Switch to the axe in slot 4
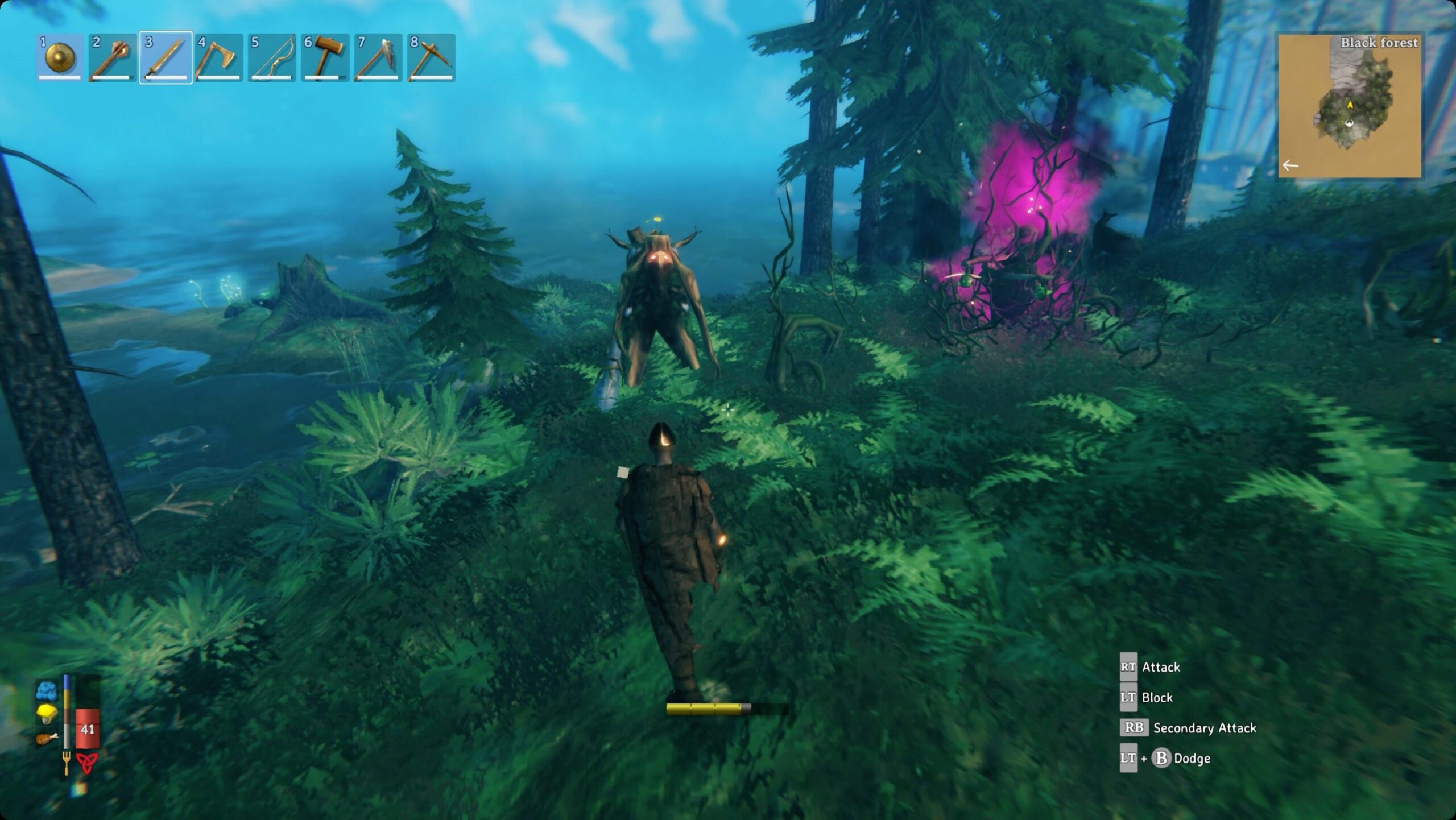1456x820 pixels. coord(218,57)
